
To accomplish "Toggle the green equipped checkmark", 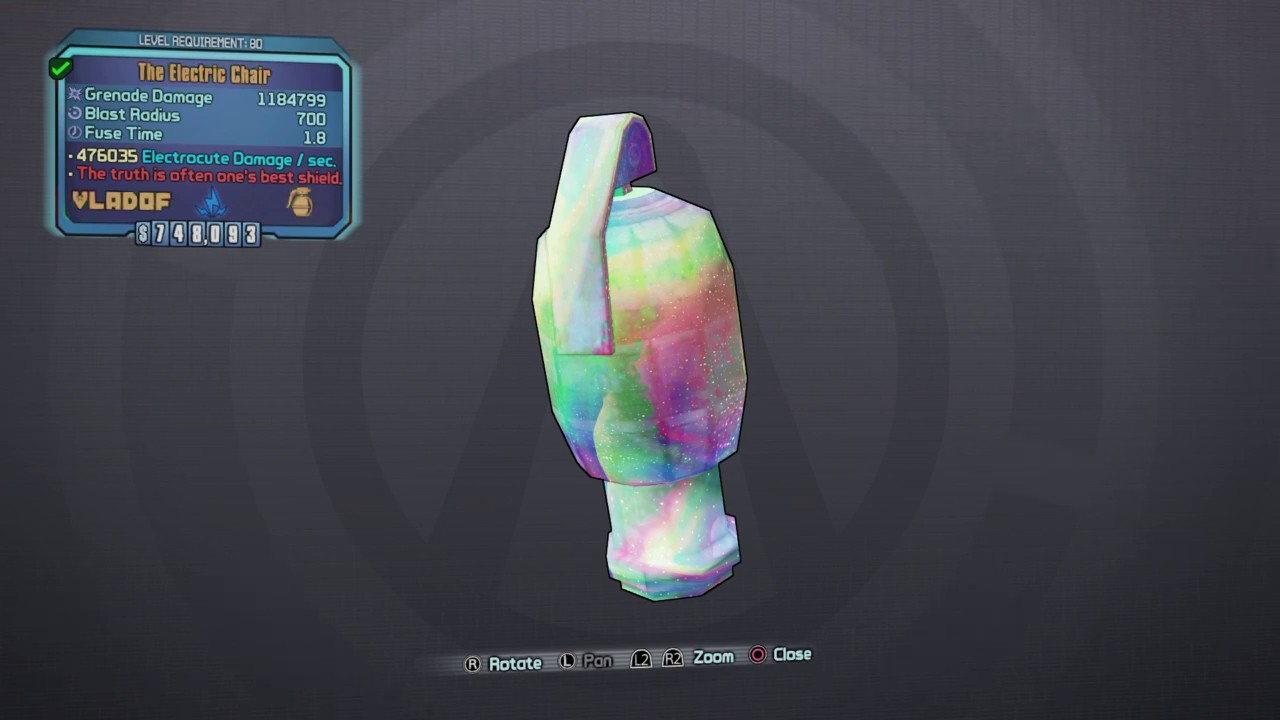I will coord(60,67).
